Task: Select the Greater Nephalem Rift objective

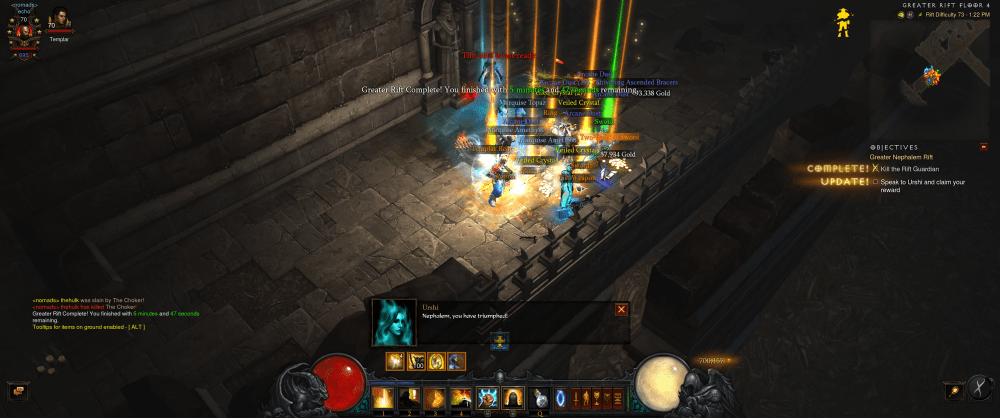Action: tap(900, 157)
